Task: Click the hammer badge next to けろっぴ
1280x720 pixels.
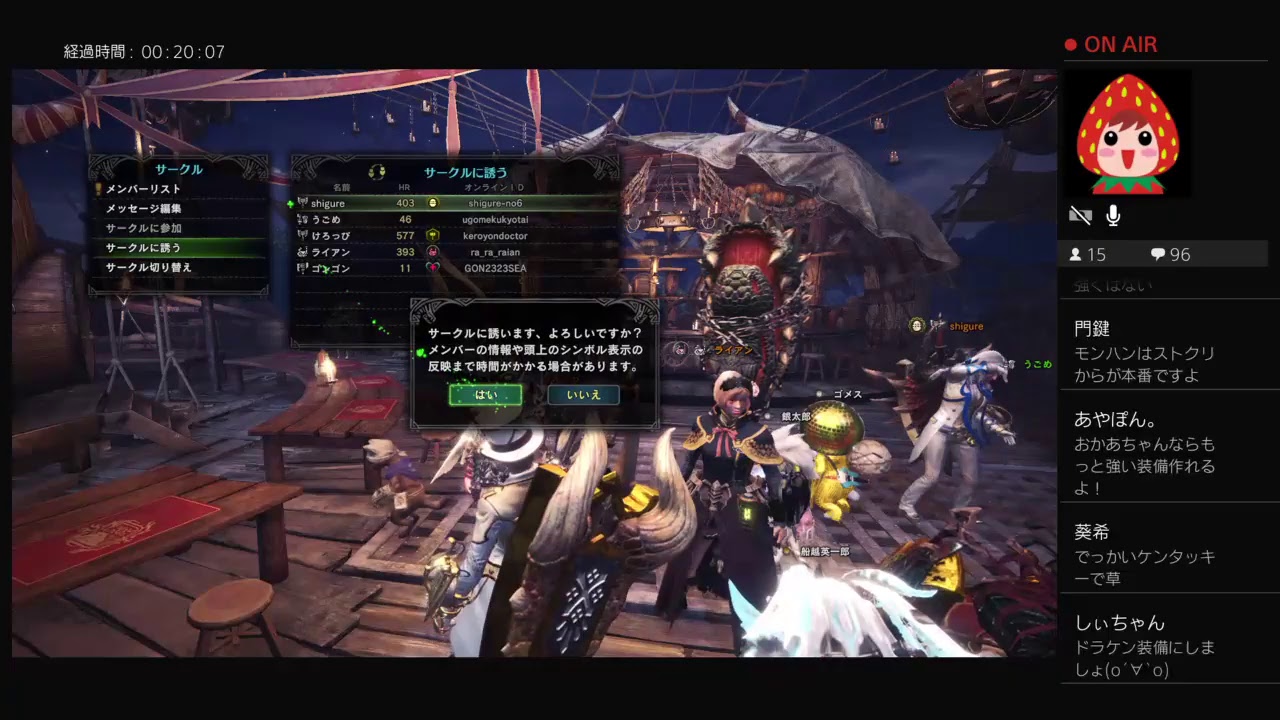Action: [432, 234]
